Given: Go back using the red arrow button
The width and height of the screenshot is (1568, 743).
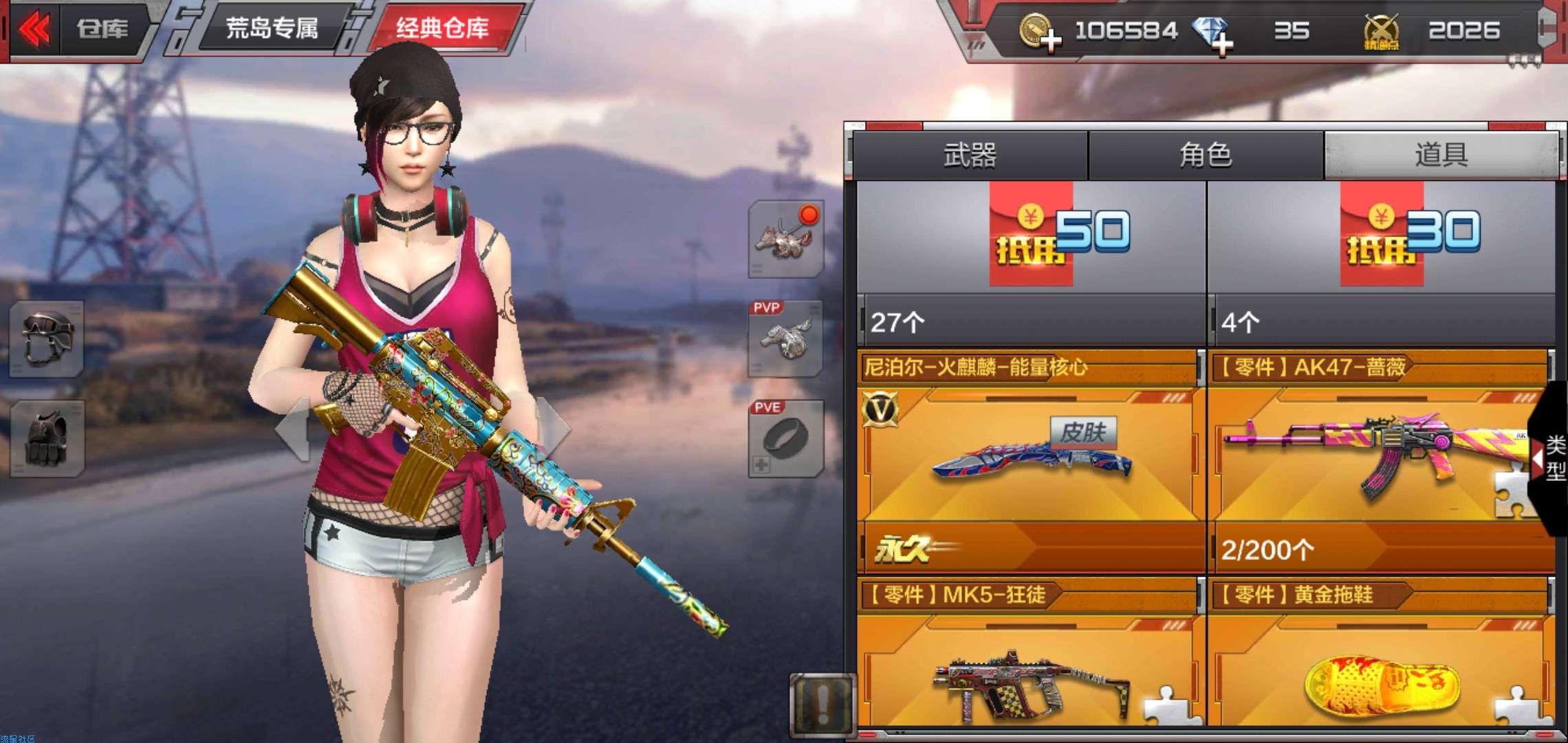Looking at the screenshot, I should (34, 30).
